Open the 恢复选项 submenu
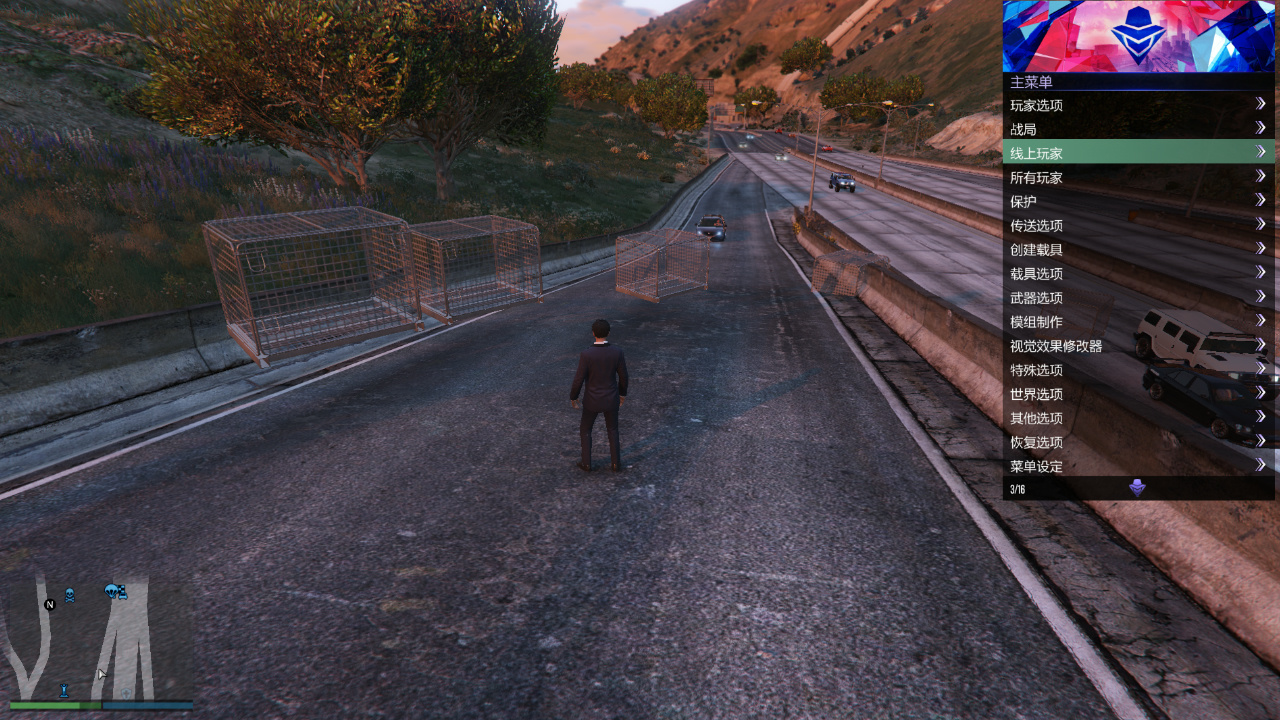 coord(1138,442)
